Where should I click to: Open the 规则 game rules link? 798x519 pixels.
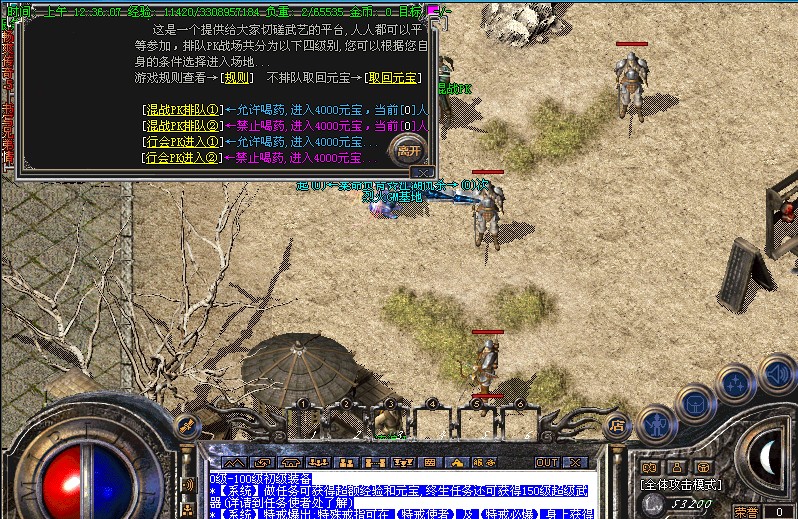[x=237, y=78]
